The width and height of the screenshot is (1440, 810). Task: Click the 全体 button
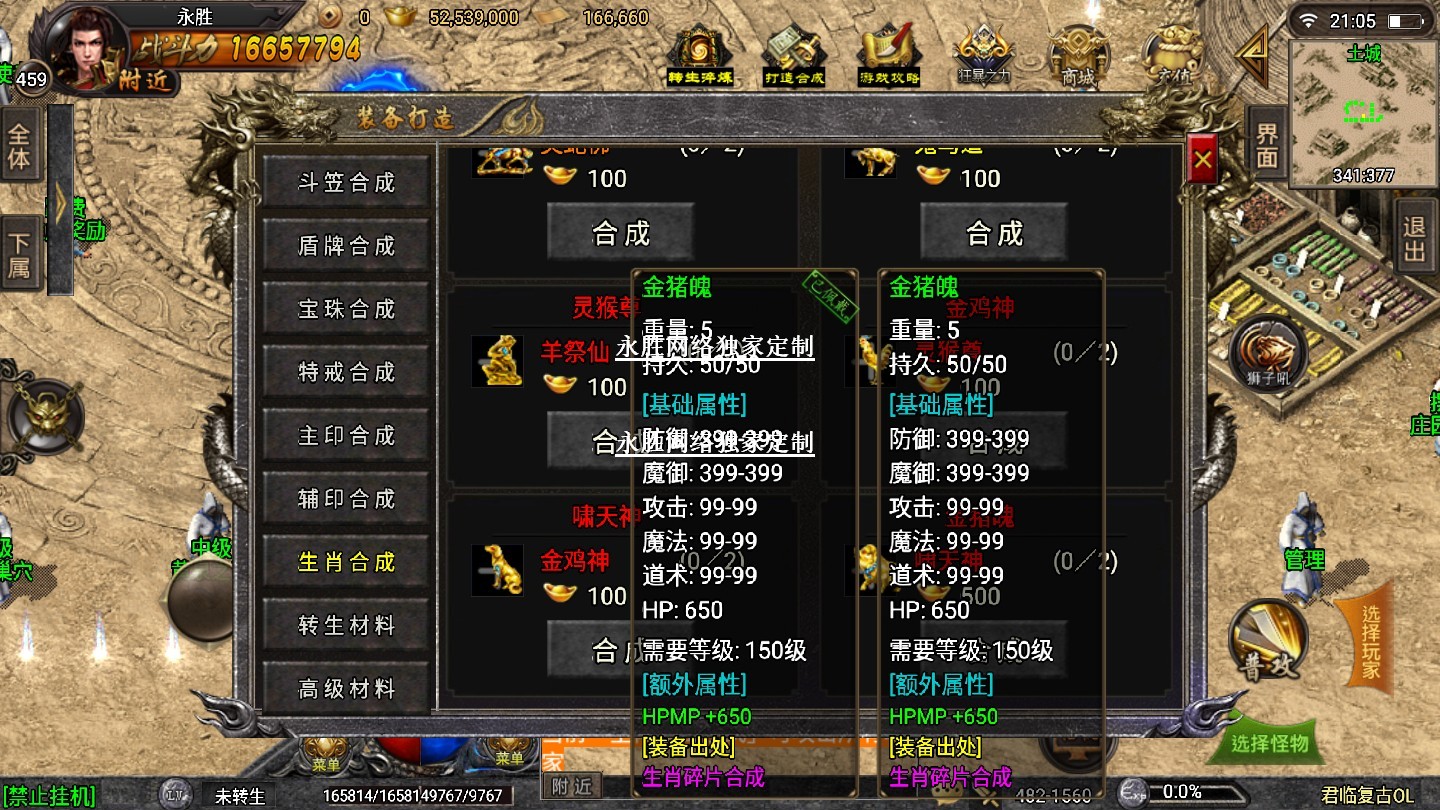coord(19,145)
